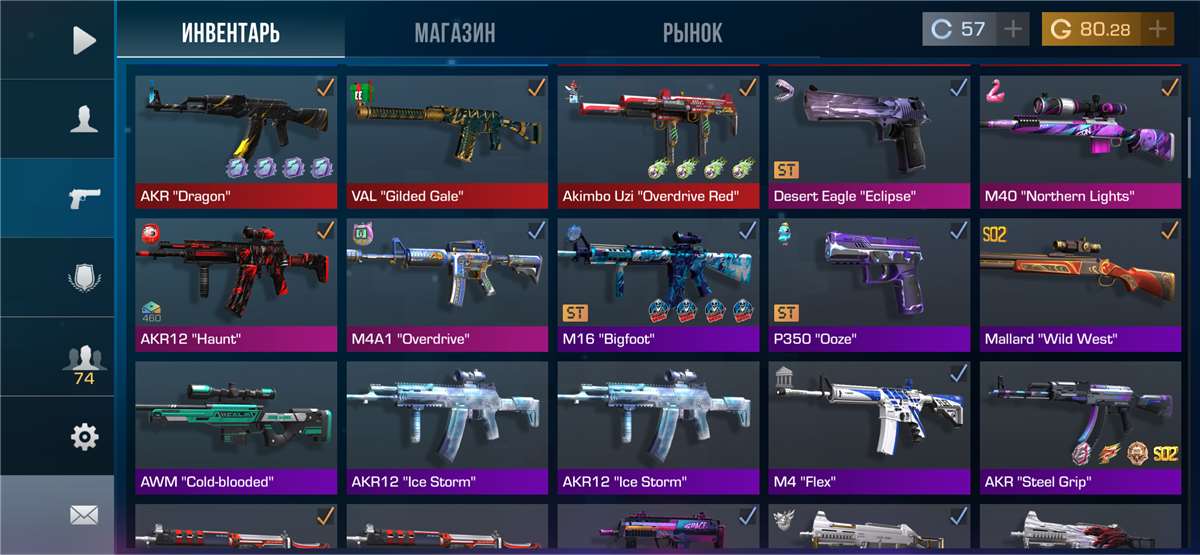Select the Инвентарь tab
This screenshot has height=555, width=1200.
(230, 32)
